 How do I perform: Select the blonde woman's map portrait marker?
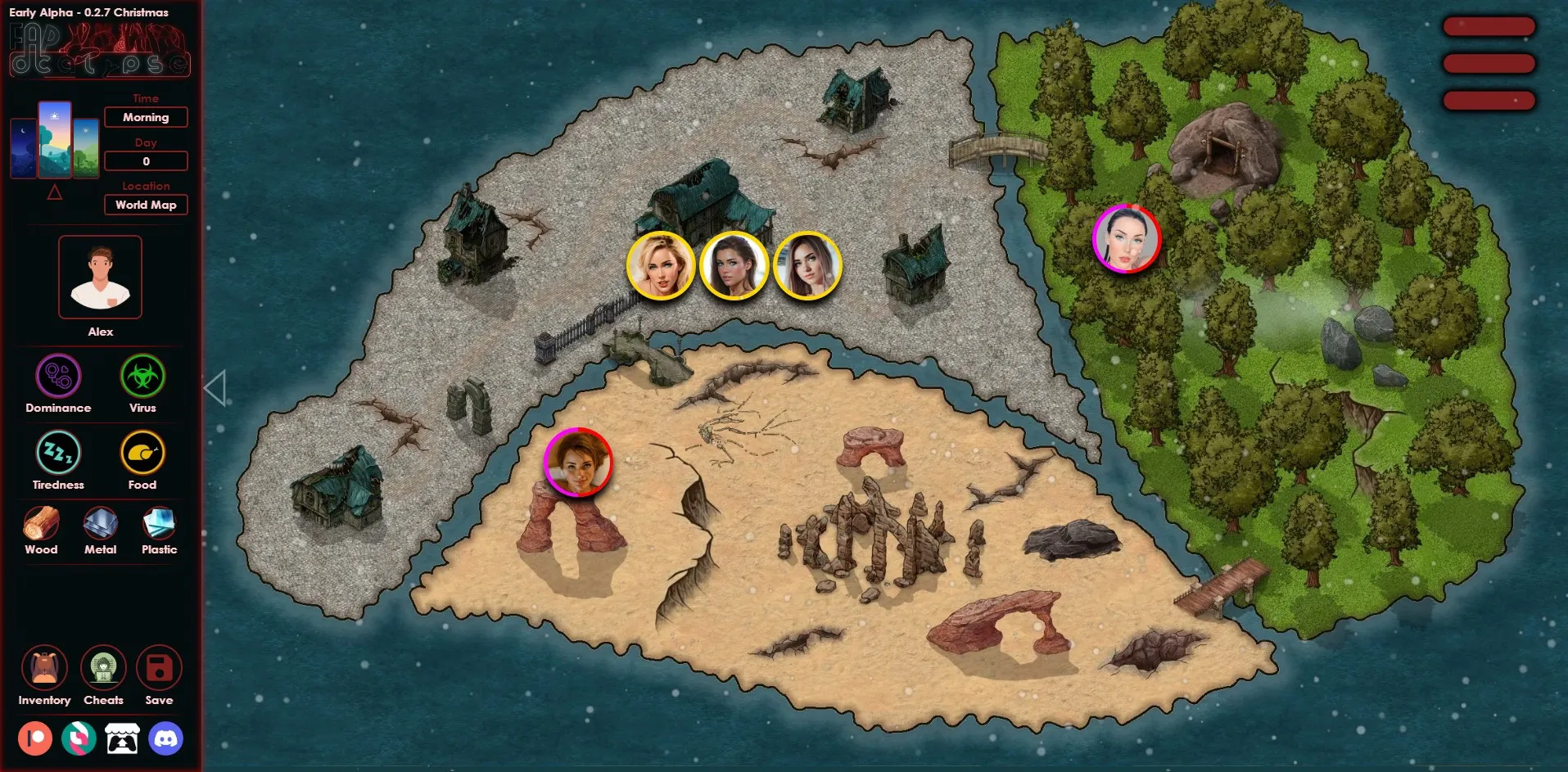pos(661,266)
